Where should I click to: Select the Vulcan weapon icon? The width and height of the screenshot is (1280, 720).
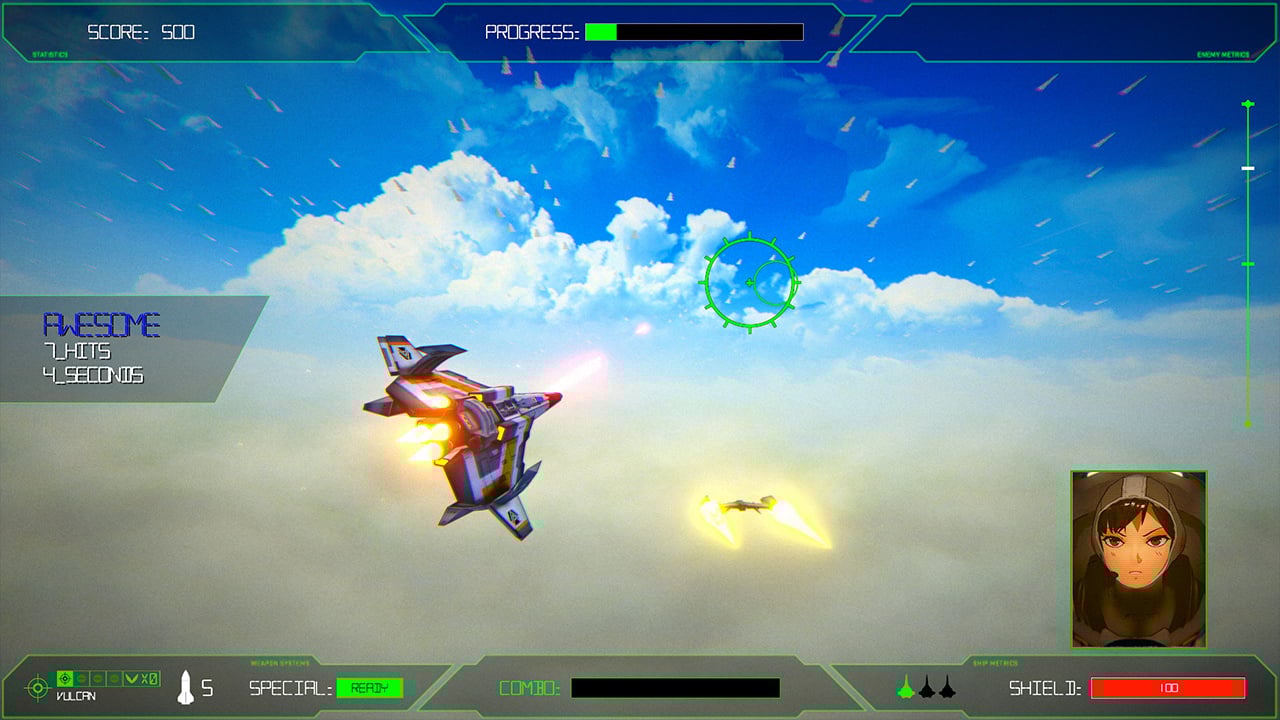[x=64, y=678]
